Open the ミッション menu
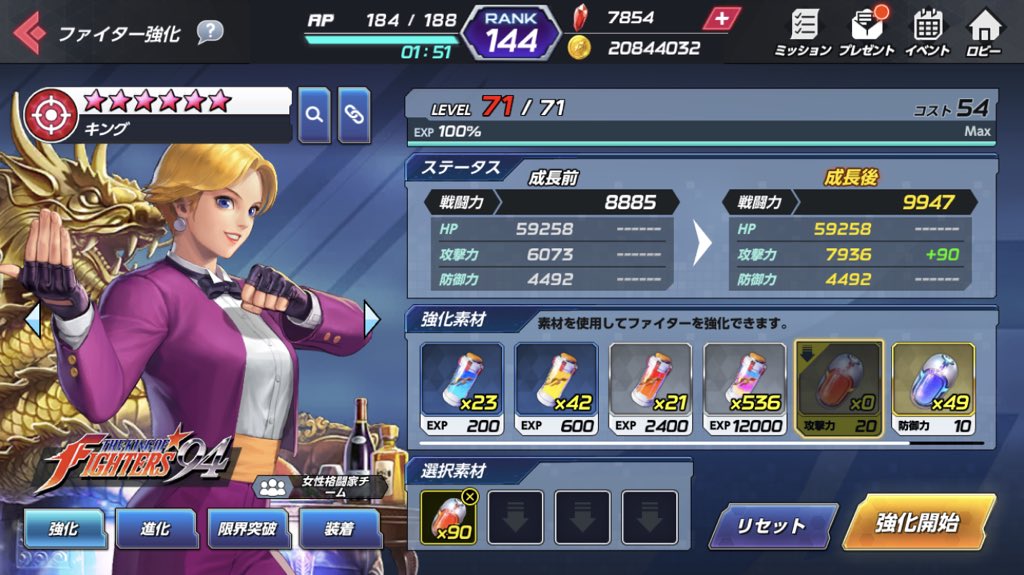The width and height of the screenshot is (1024, 575). [802, 31]
